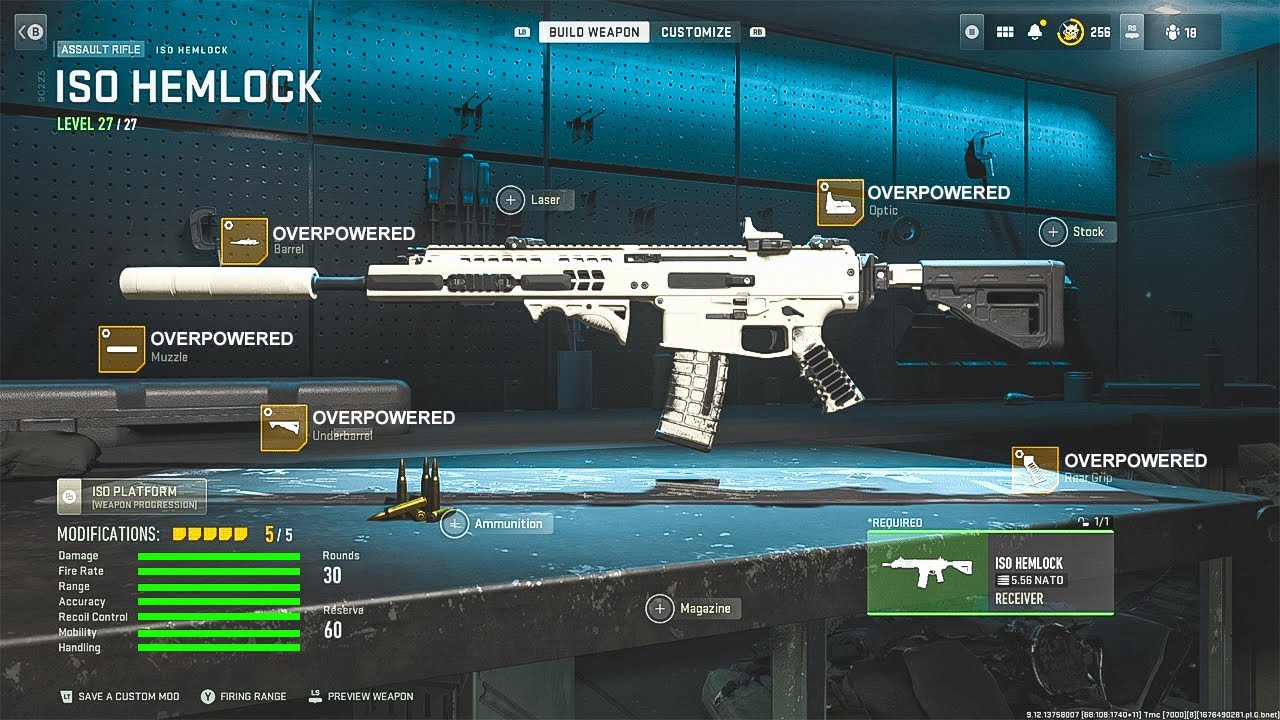Open the grid menu icon
The width and height of the screenshot is (1280, 720).
[1005, 32]
